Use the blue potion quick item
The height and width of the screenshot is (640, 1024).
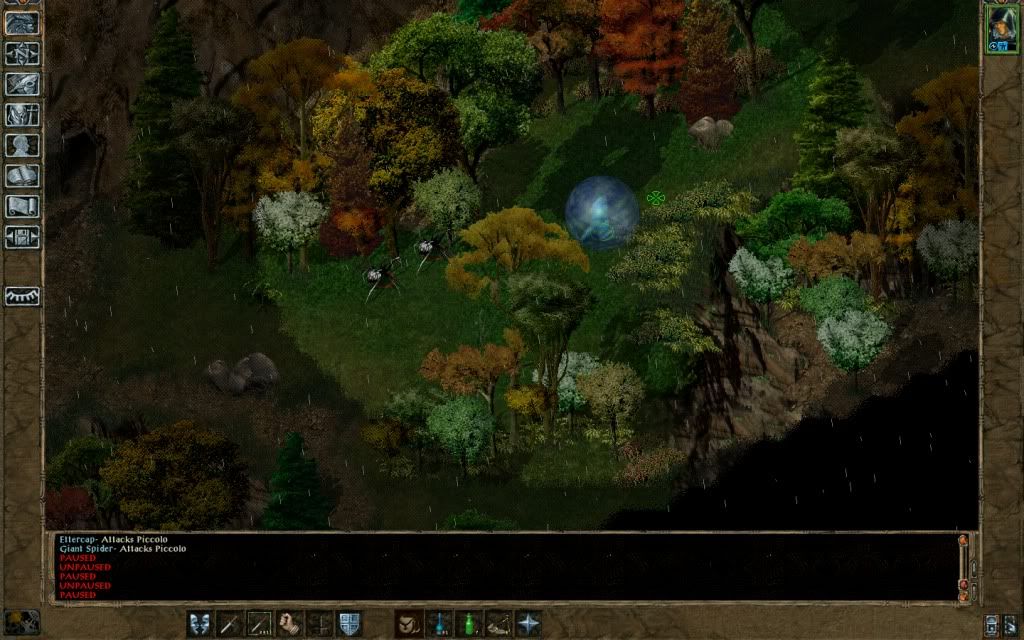(x=438, y=623)
